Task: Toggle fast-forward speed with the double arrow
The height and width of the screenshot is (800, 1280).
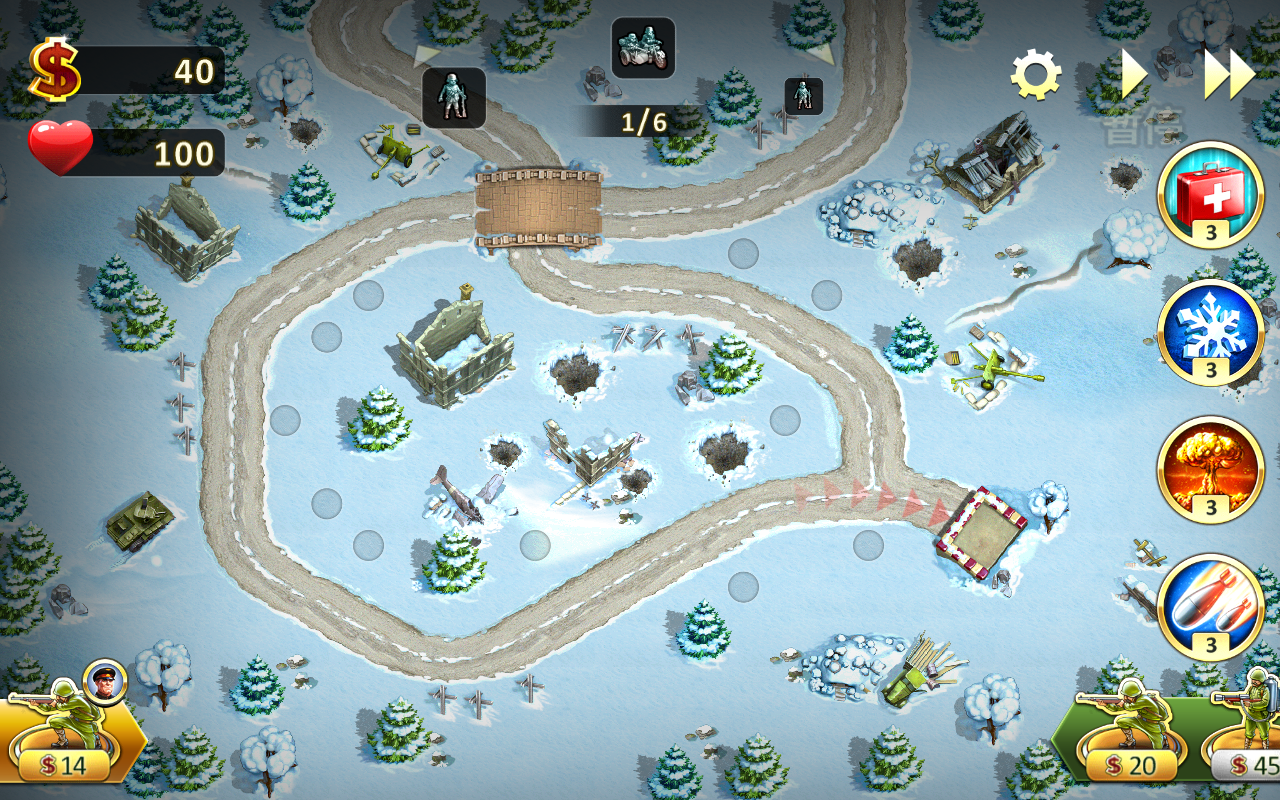Action: (1228, 74)
